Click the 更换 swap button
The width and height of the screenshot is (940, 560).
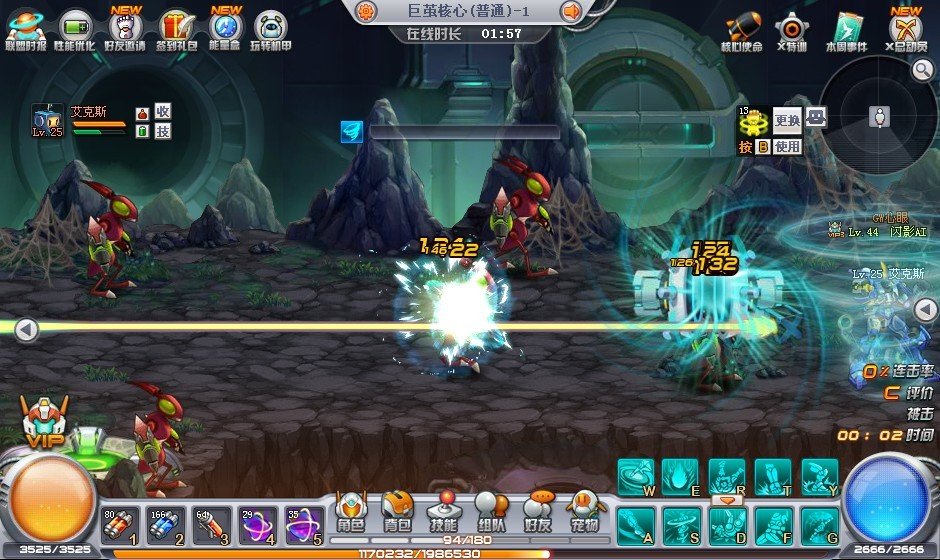[788, 121]
